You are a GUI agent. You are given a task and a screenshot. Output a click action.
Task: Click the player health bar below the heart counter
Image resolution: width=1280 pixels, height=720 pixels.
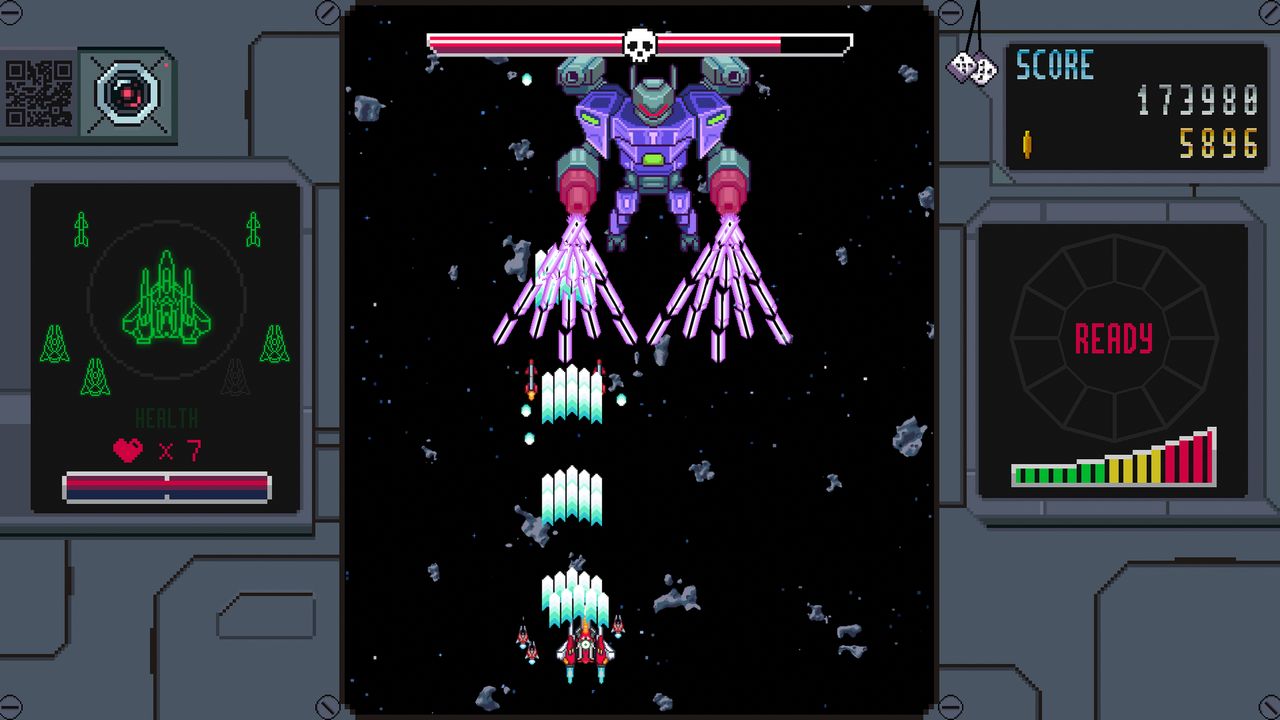click(167, 487)
